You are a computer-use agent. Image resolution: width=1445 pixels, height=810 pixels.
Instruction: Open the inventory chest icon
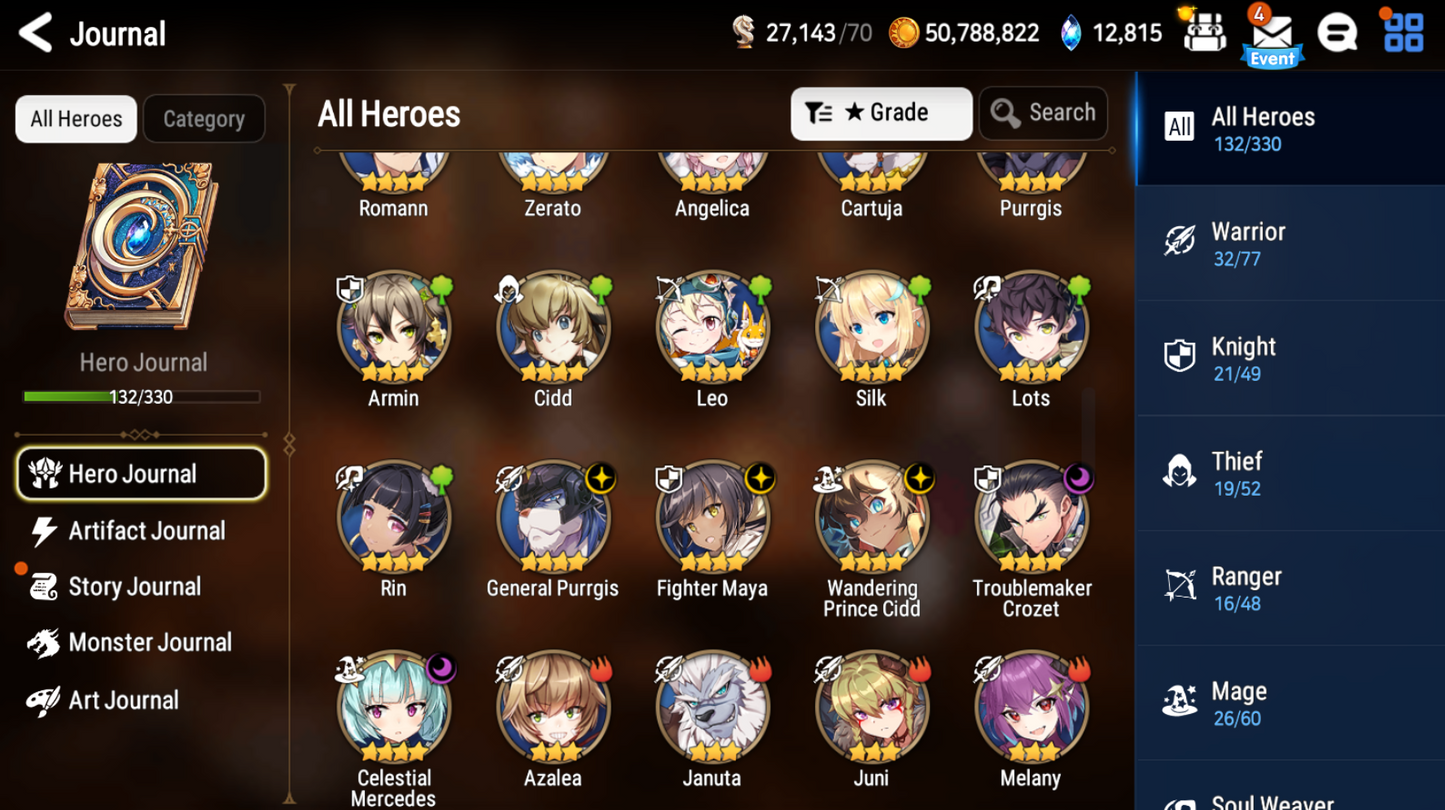click(x=1205, y=32)
